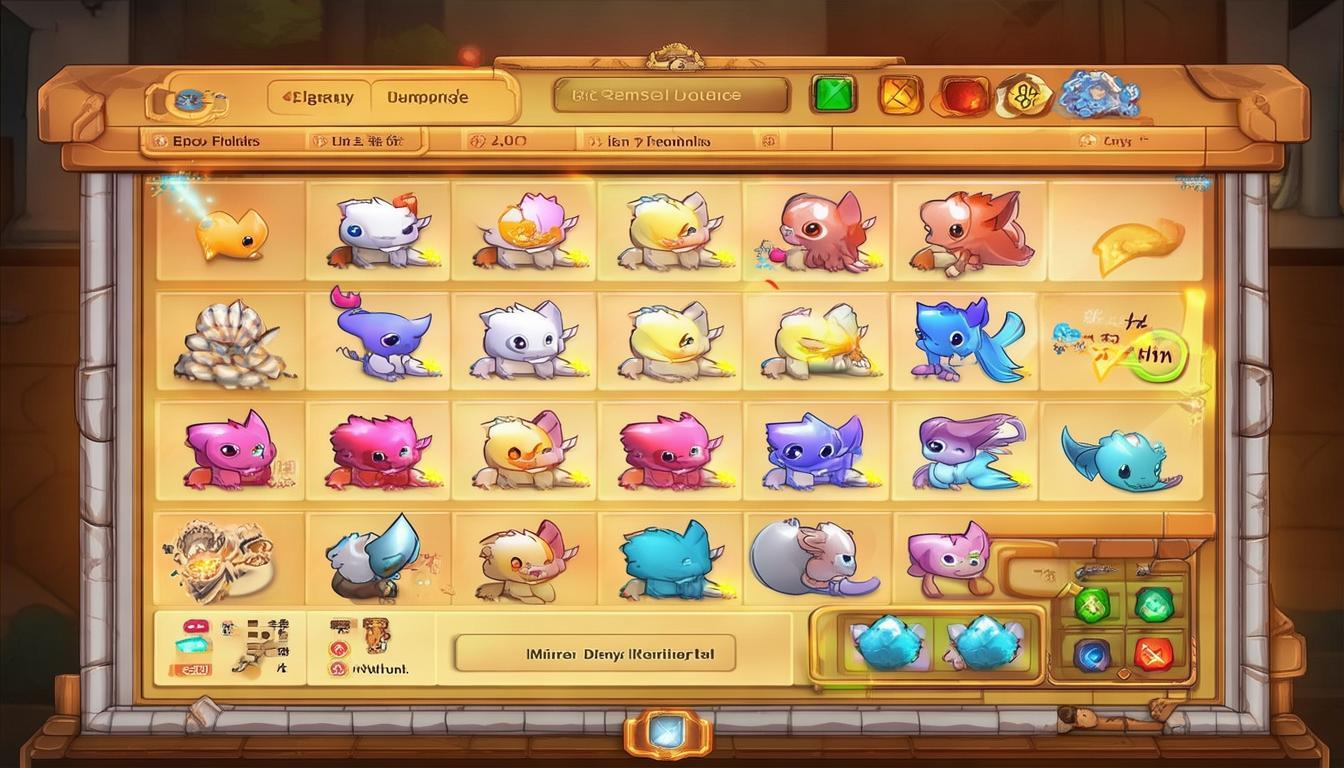Select the green gem currency icon
The width and height of the screenshot is (1344, 768).
833,94
